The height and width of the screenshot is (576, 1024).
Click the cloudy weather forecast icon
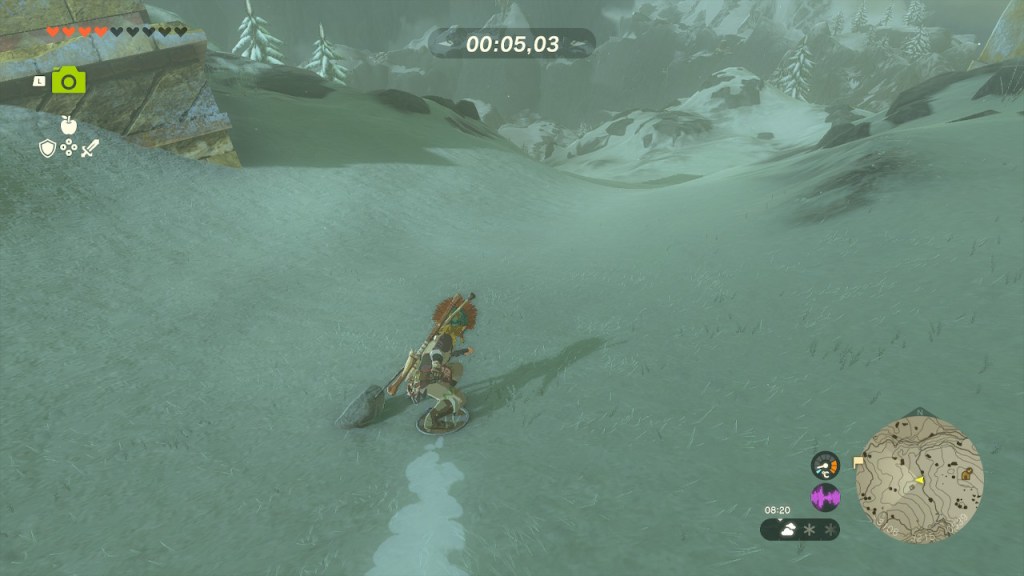click(x=786, y=529)
